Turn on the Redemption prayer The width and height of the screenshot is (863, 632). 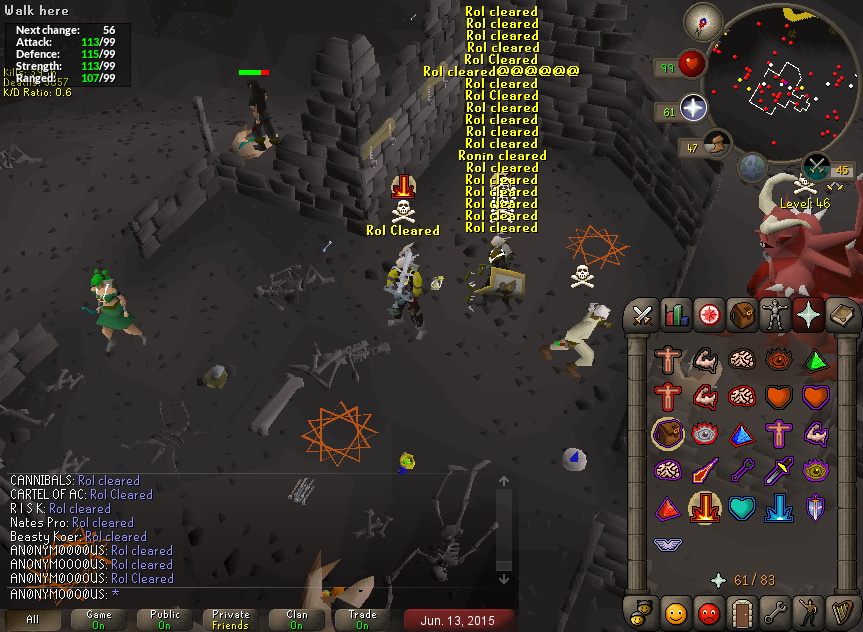pos(742,507)
